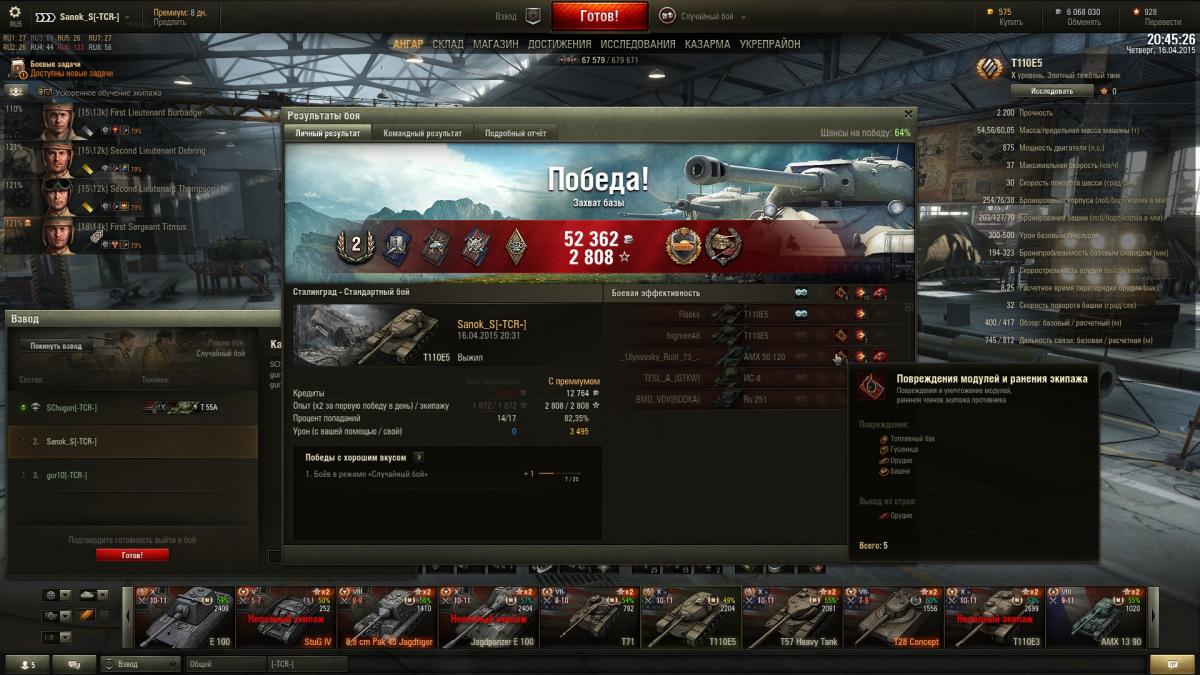Close the battle results window

(908, 114)
